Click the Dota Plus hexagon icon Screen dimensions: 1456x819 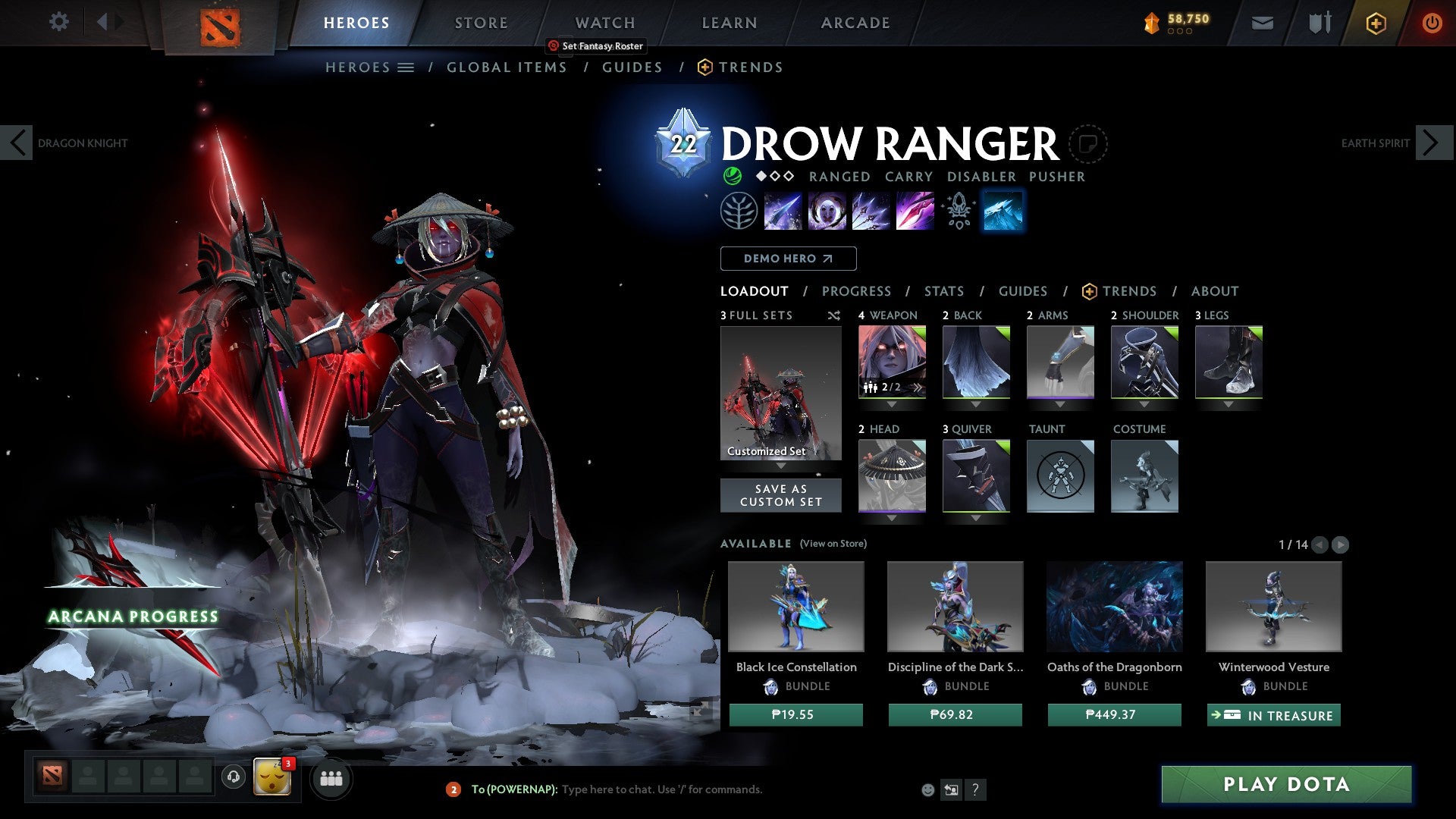(1375, 23)
